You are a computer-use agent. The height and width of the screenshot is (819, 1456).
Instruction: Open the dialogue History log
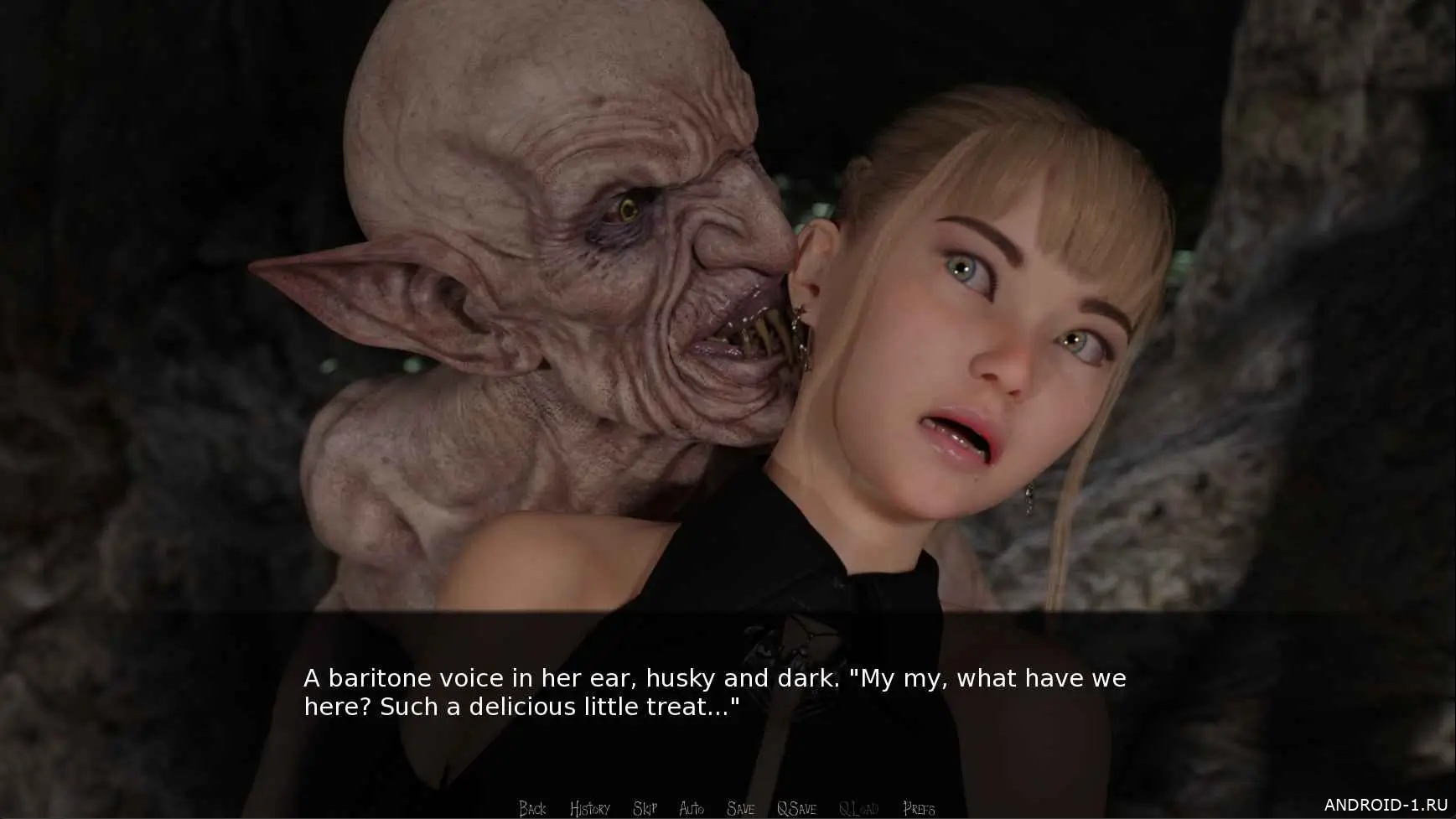[x=589, y=808]
